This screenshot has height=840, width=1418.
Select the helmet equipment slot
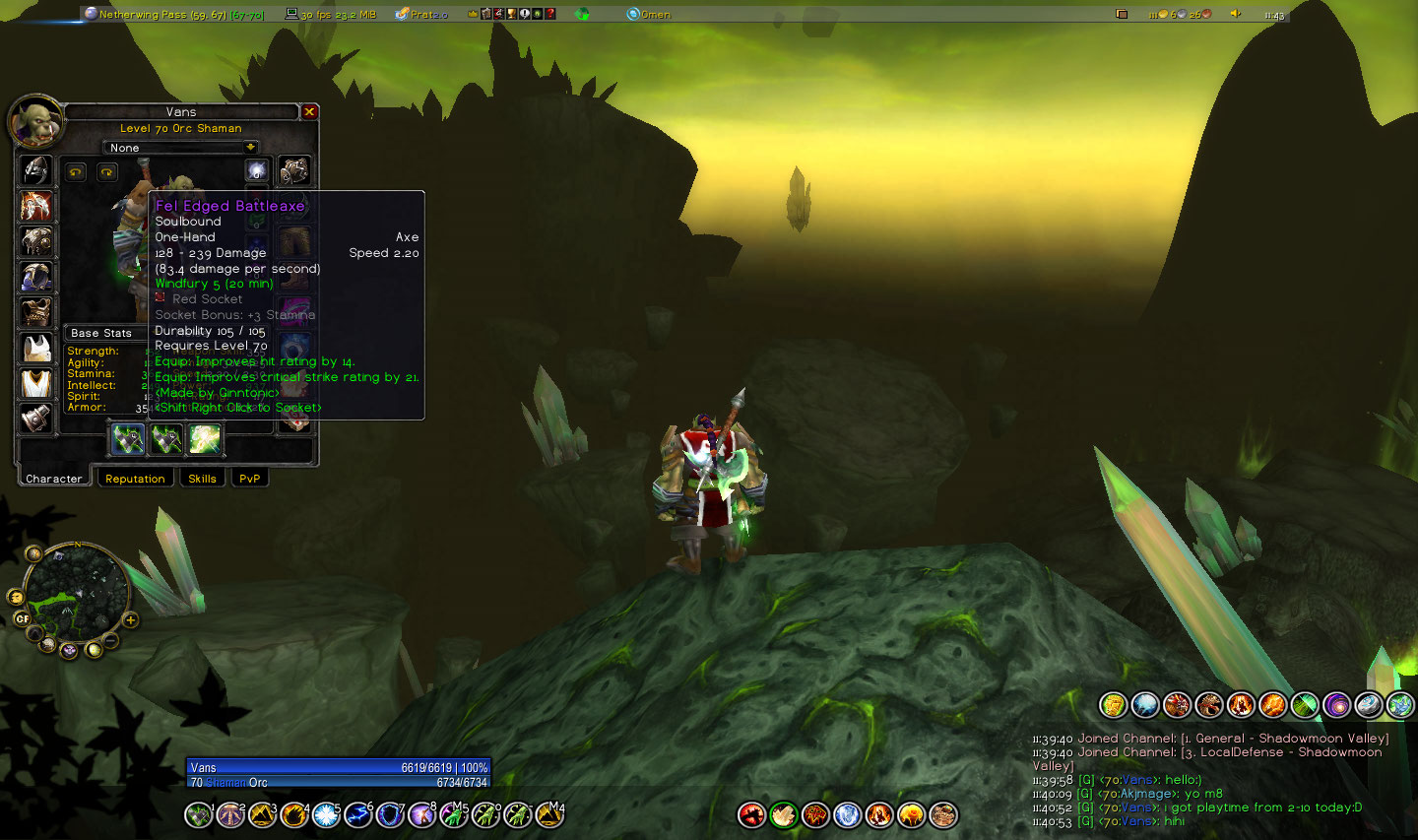[36, 170]
